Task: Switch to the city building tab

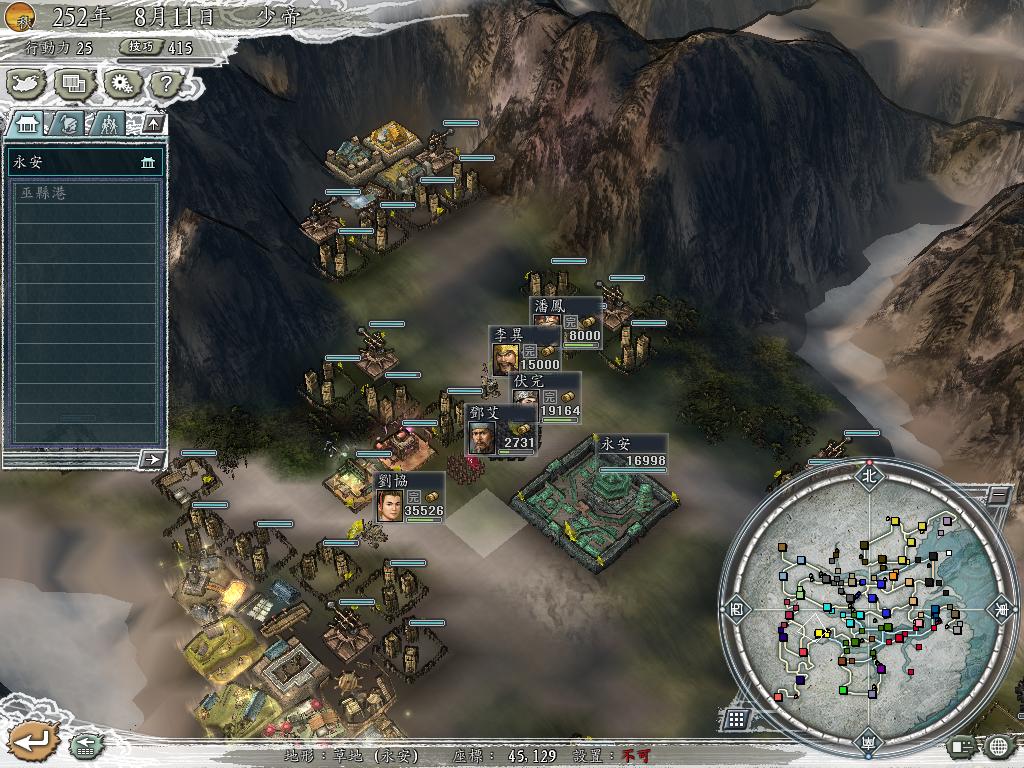Action: pos(27,123)
